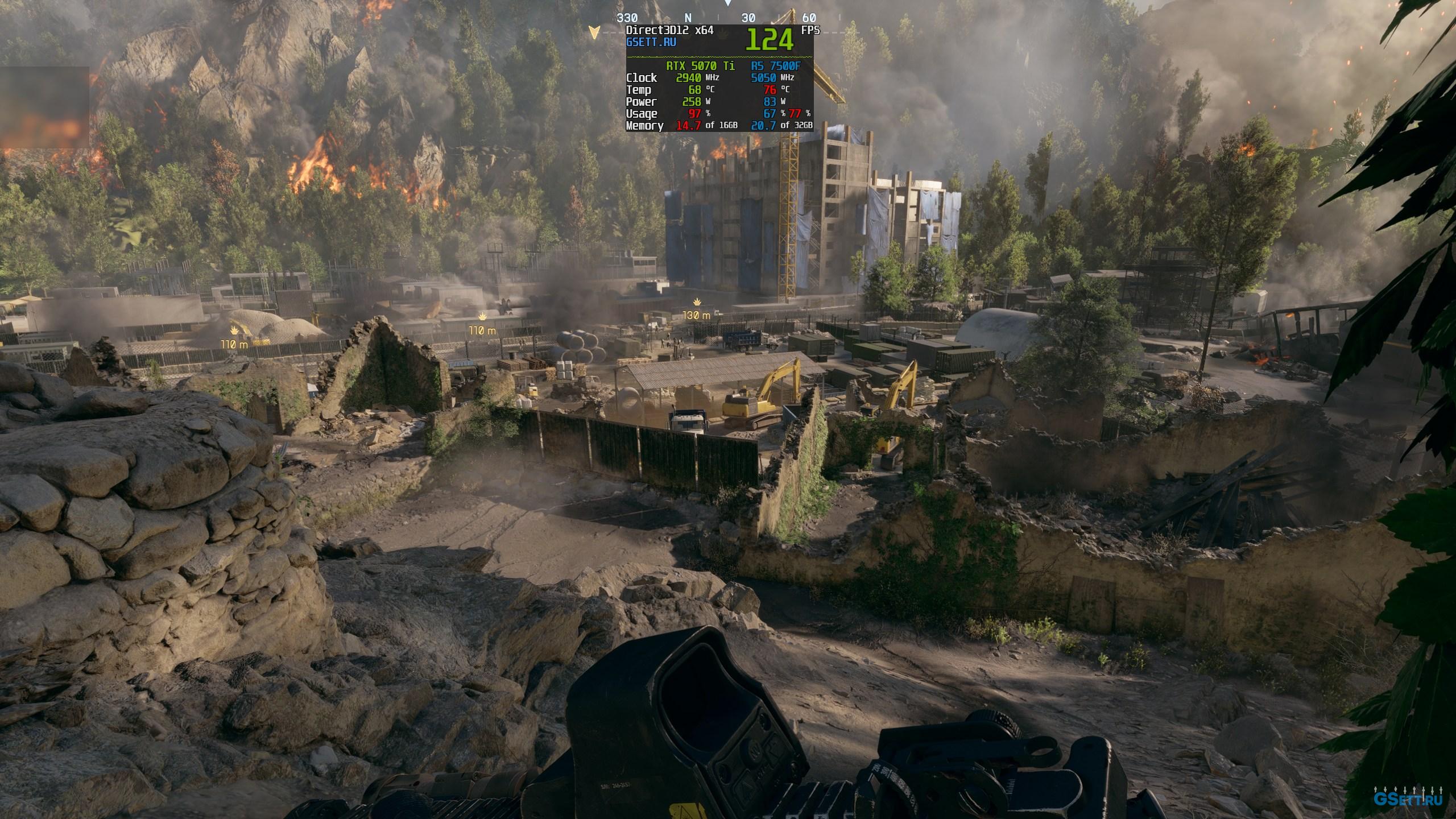The height and width of the screenshot is (819, 1456).
Task: Click the yellow arrow marker beside the compass
Action: pyautogui.click(x=594, y=32)
